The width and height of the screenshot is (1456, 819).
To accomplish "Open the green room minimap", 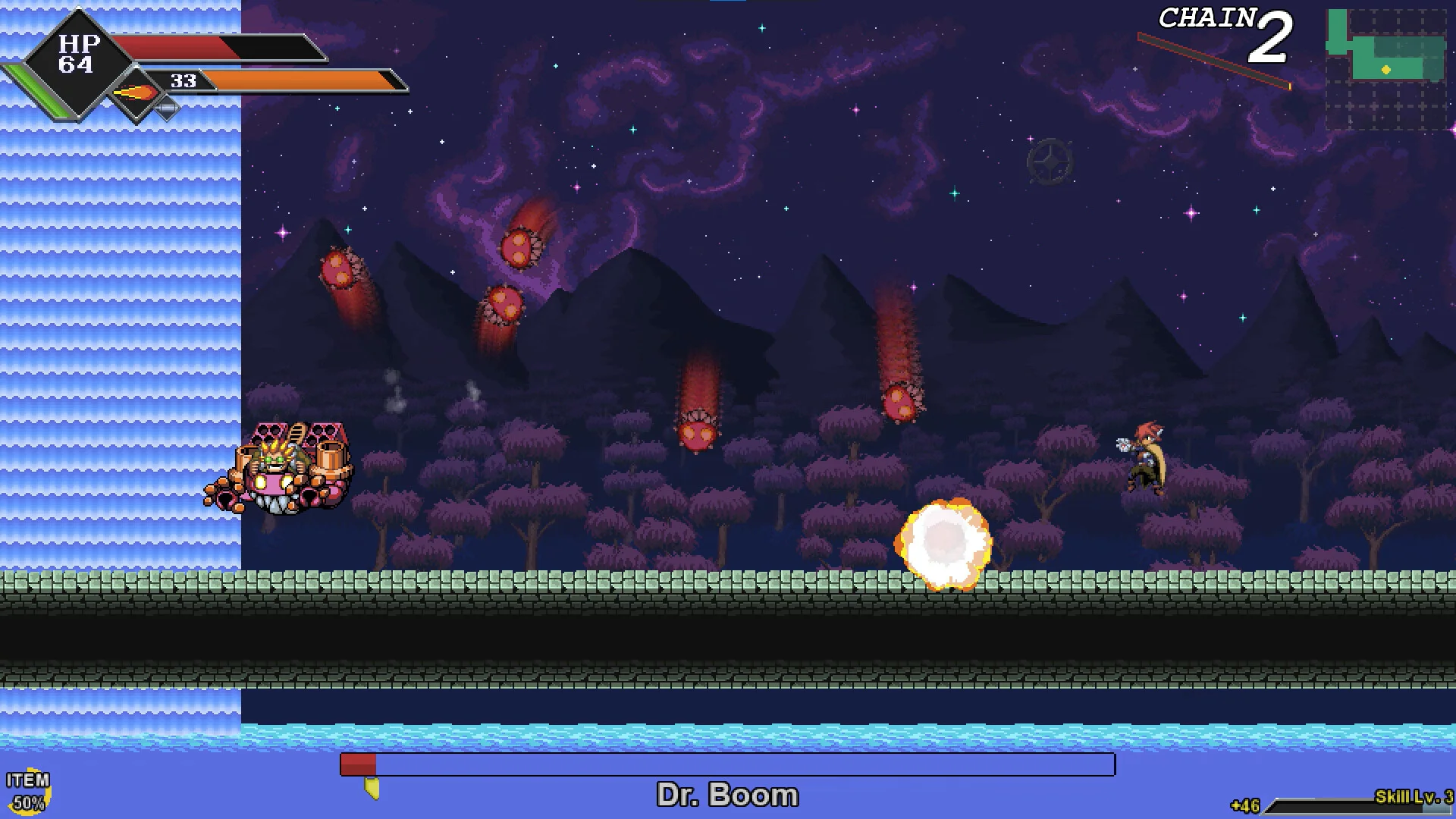I will [x=1386, y=67].
